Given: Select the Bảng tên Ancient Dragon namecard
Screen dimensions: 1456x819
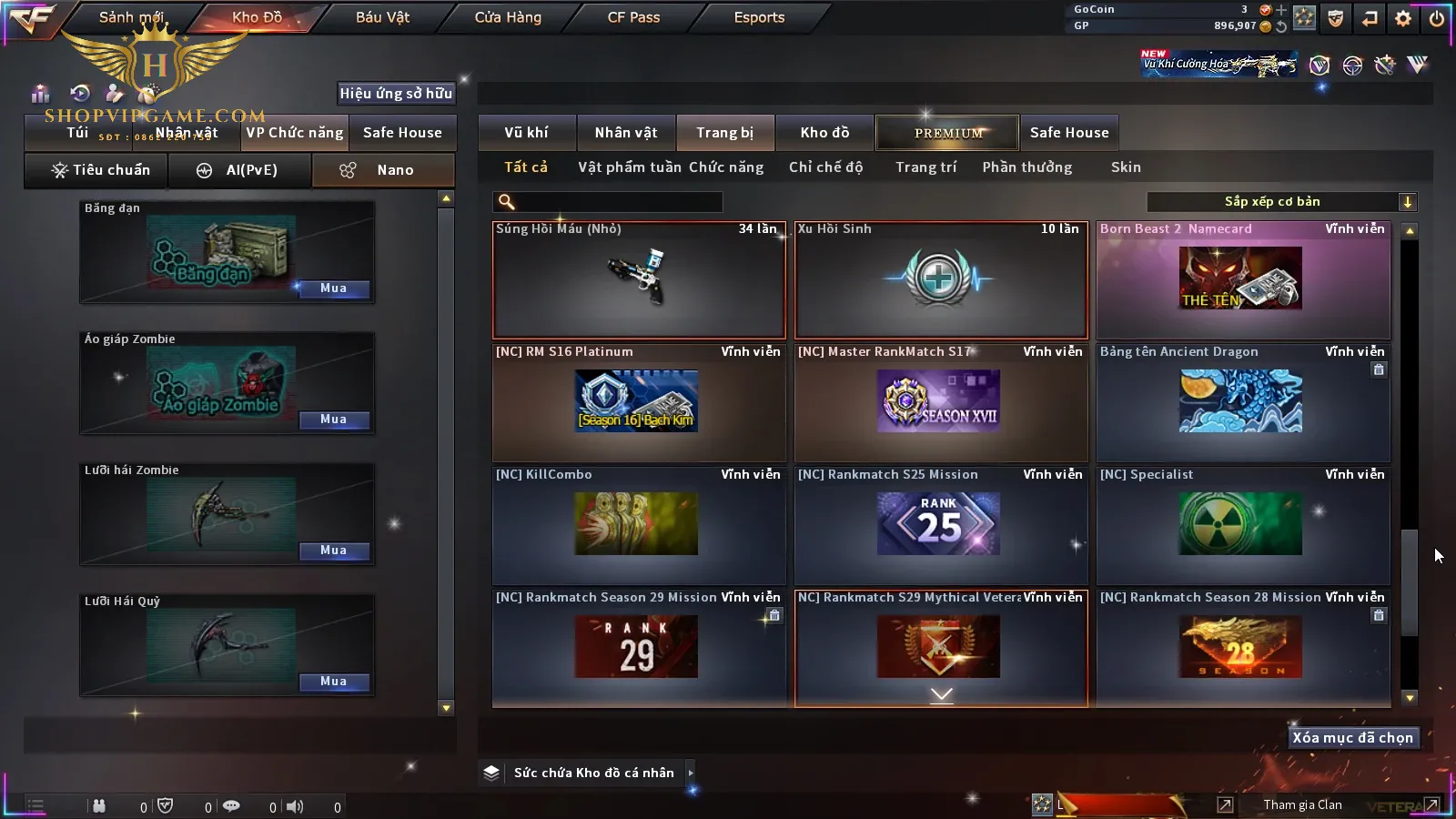Looking at the screenshot, I should point(1243,402).
